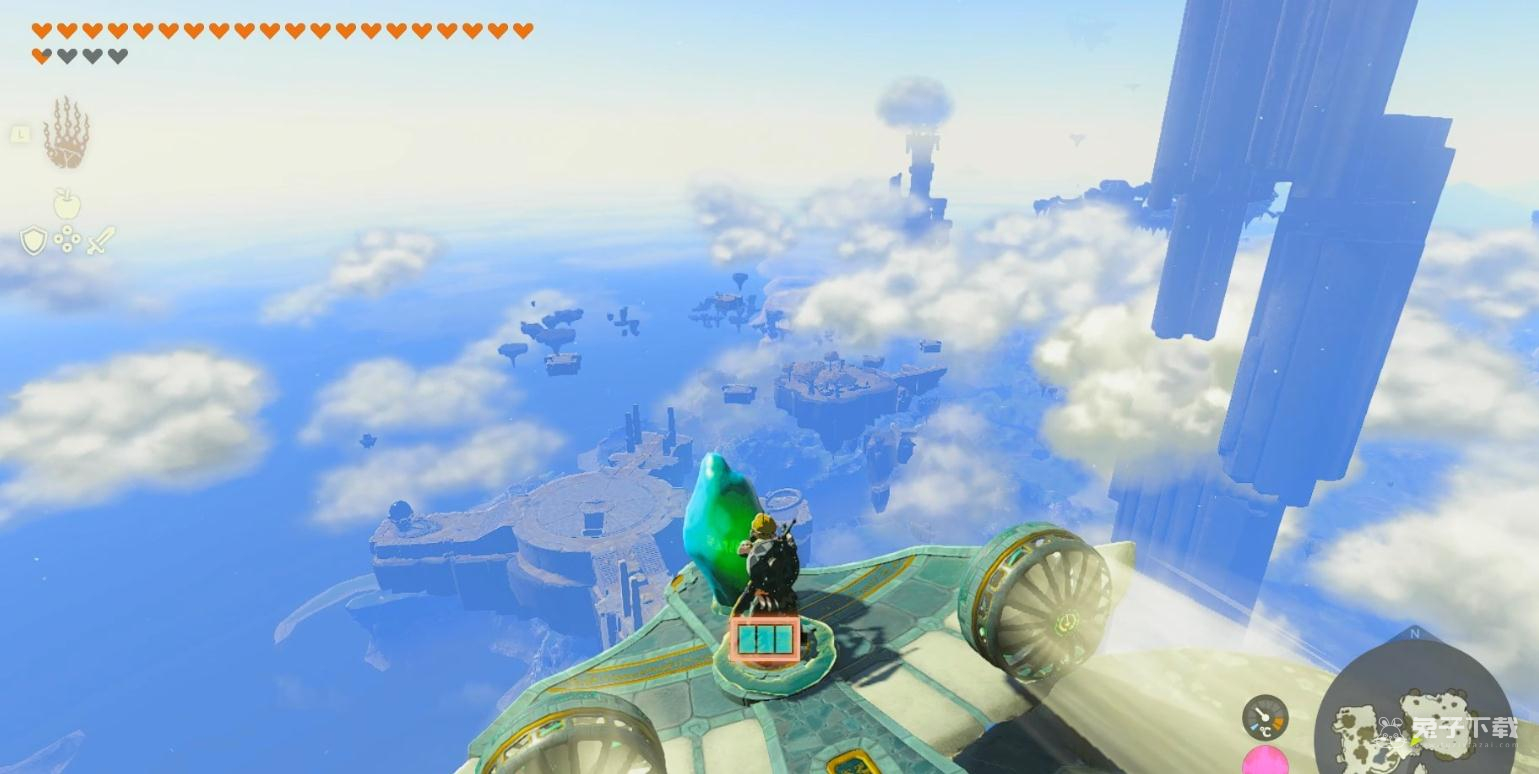Select the apple item shortcut icon
The width and height of the screenshot is (1539, 774).
pos(67,204)
